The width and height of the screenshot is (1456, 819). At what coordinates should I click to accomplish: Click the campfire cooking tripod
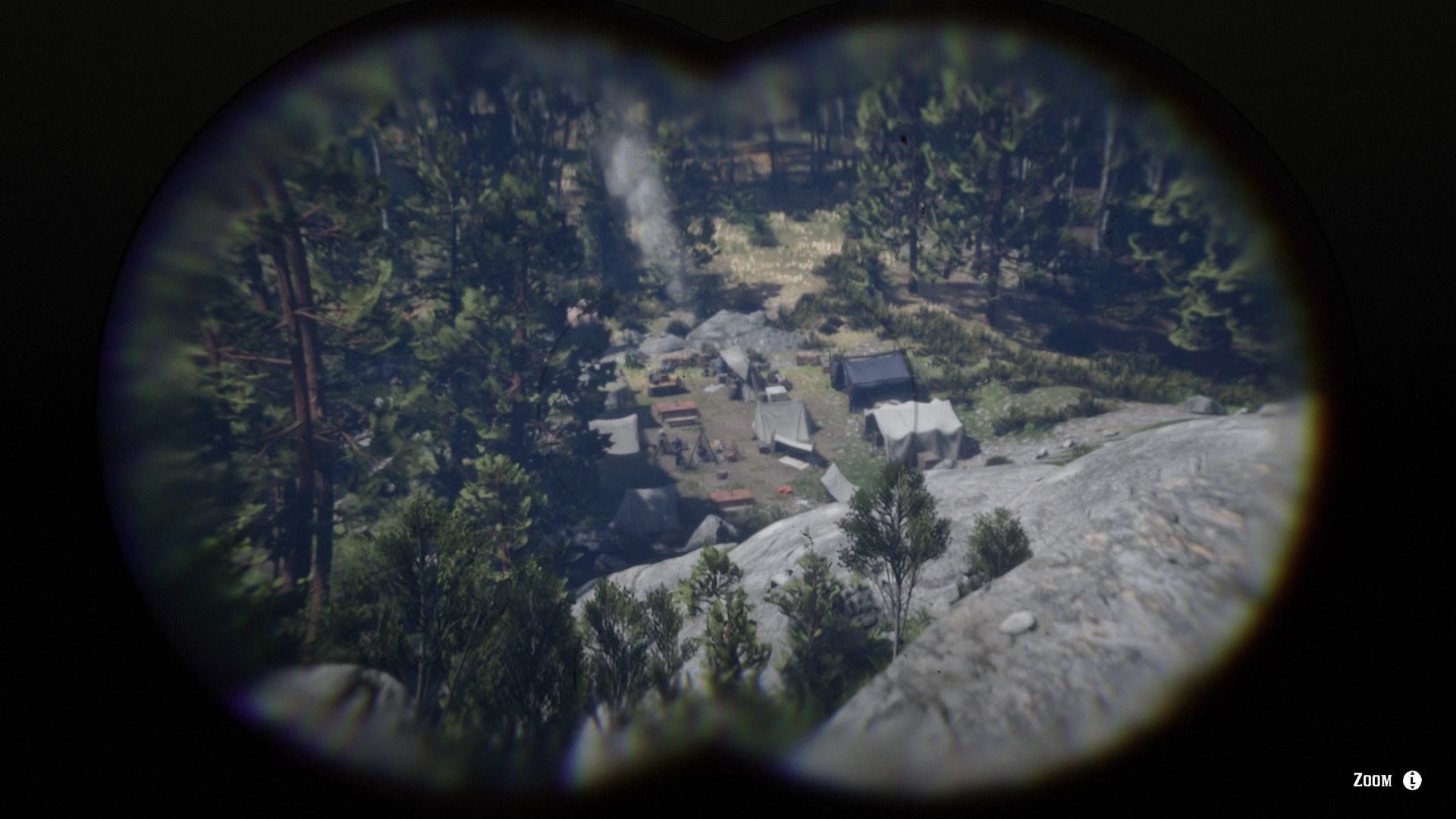(x=704, y=448)
